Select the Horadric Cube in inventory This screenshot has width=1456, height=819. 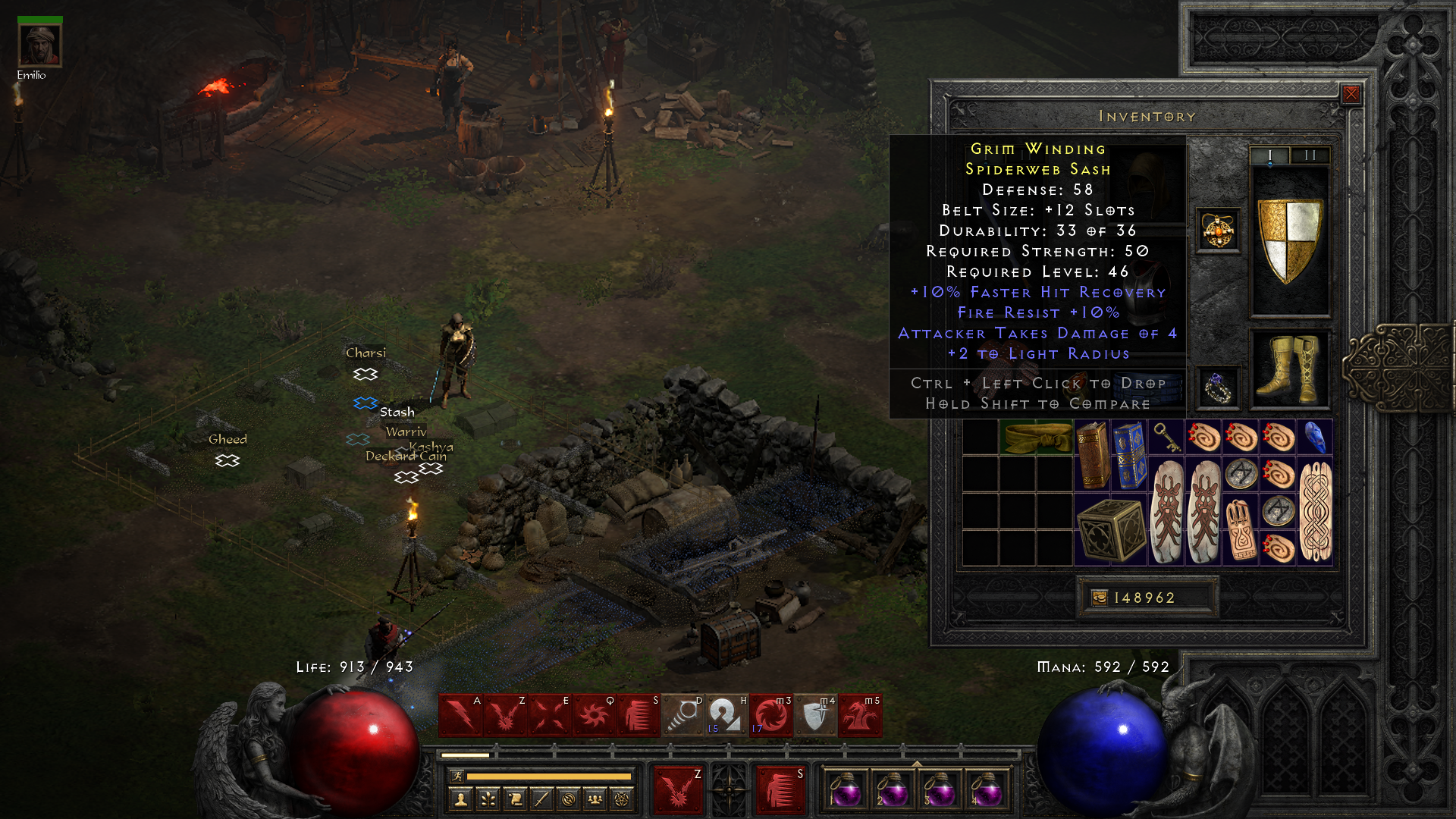[1111, 530]
